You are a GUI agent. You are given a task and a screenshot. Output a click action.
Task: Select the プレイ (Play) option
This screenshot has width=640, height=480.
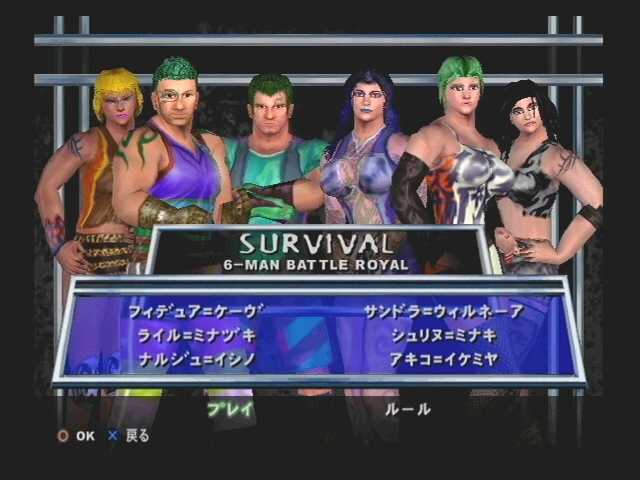point(230,408)
